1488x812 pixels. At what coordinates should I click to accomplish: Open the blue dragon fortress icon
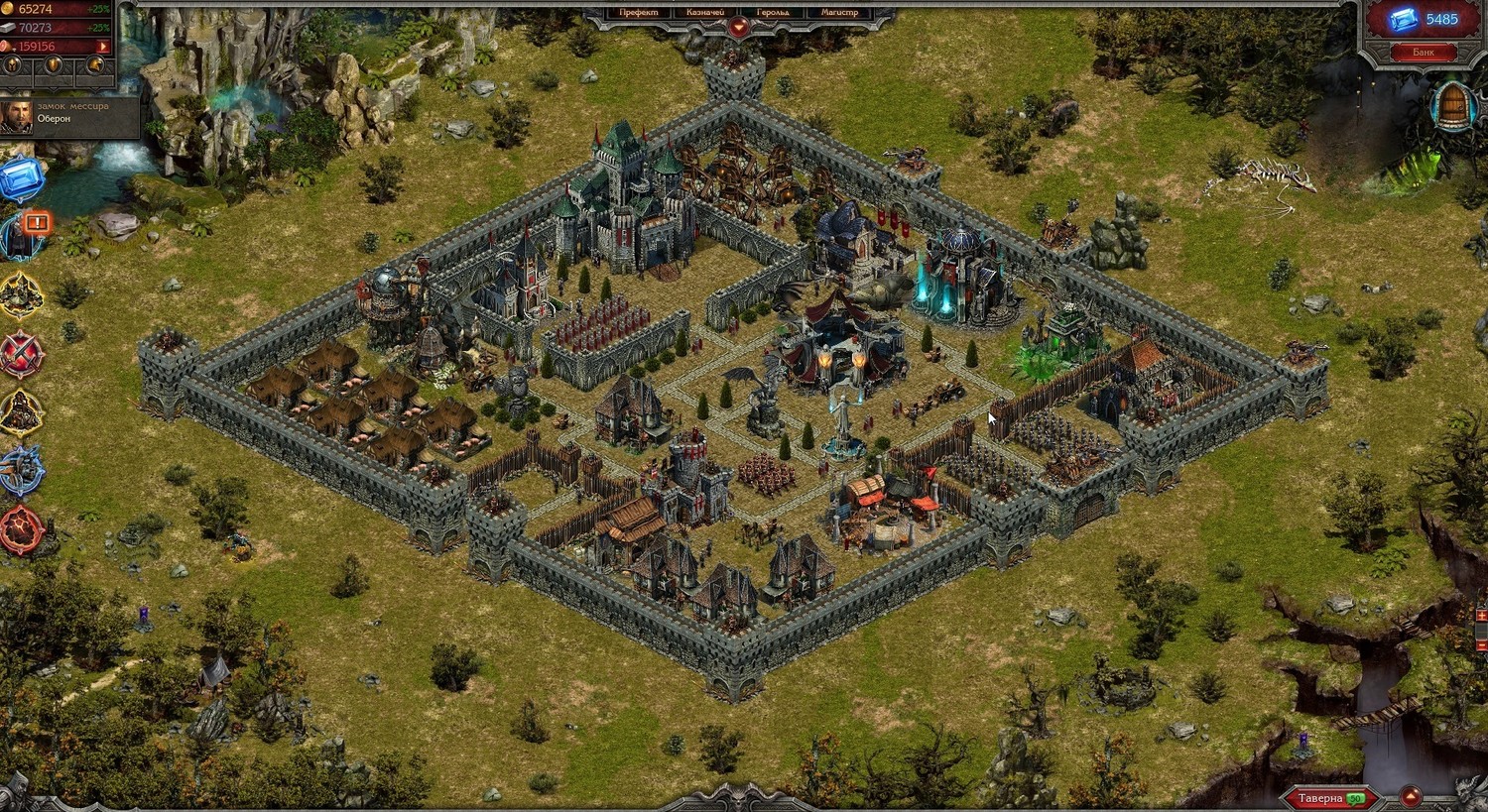click(x=20, y=470)
